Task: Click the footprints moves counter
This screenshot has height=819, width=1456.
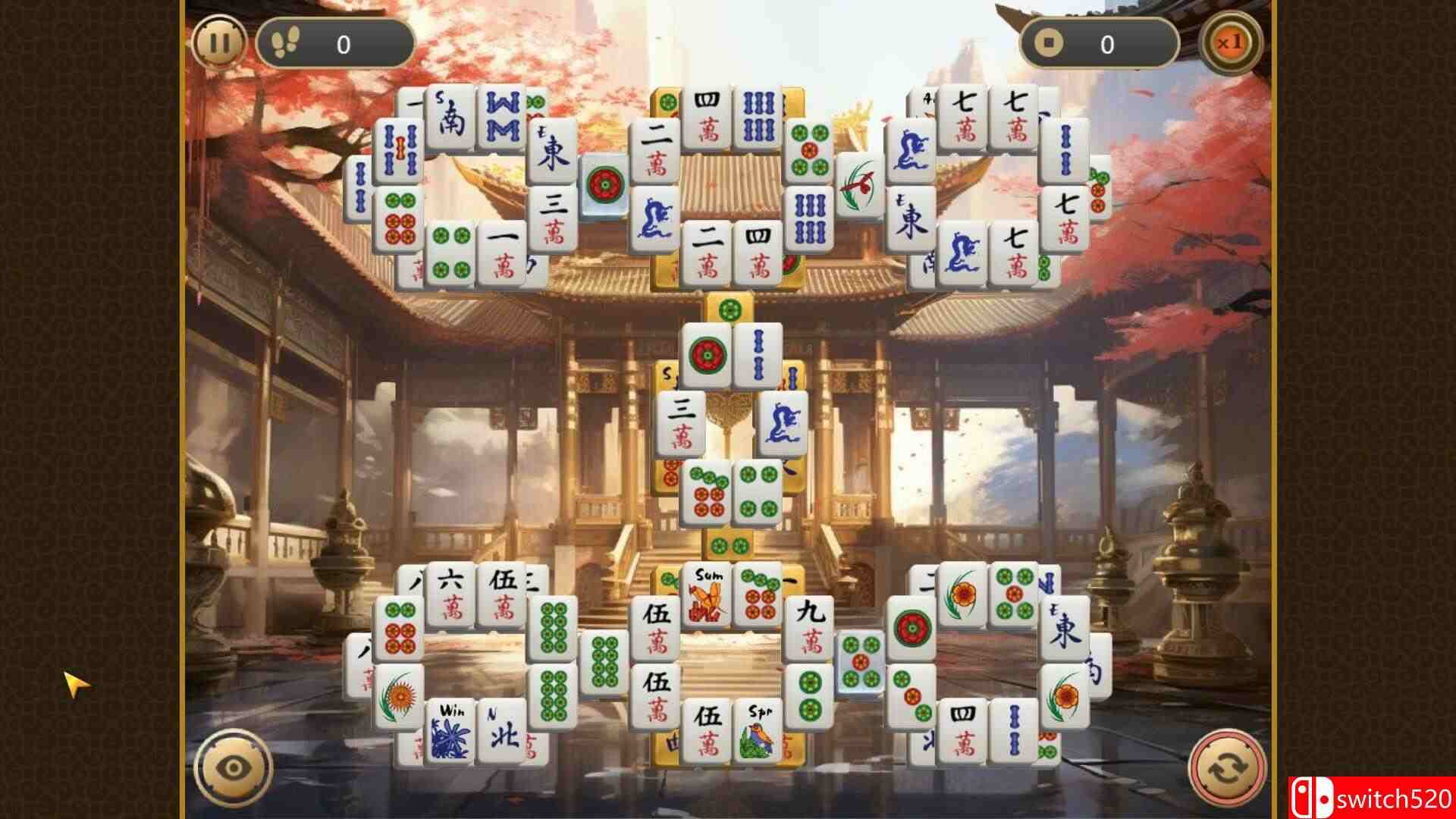Action: click(334, 43)
